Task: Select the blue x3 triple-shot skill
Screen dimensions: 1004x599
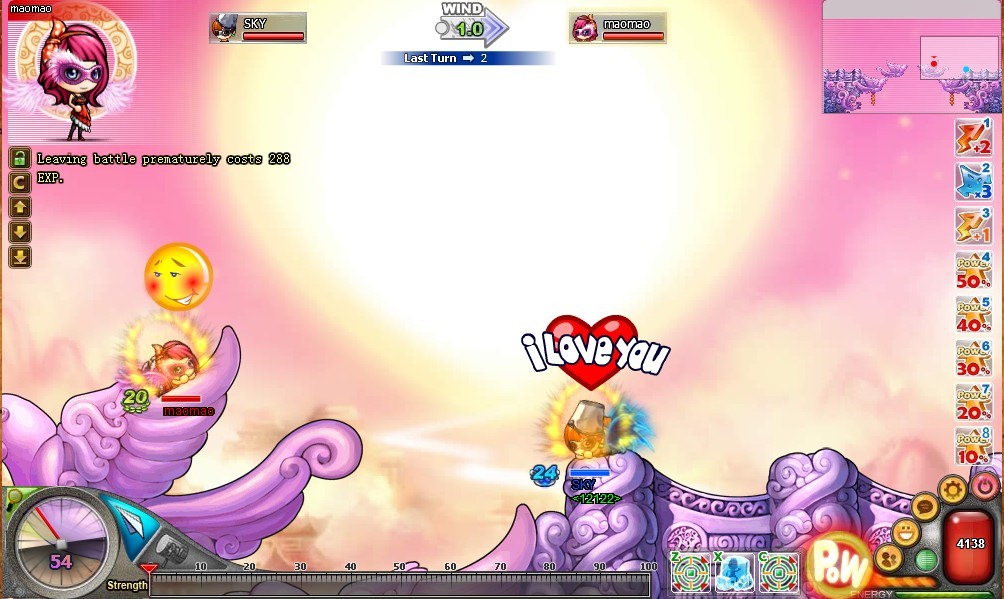Action: pos(972,182)
